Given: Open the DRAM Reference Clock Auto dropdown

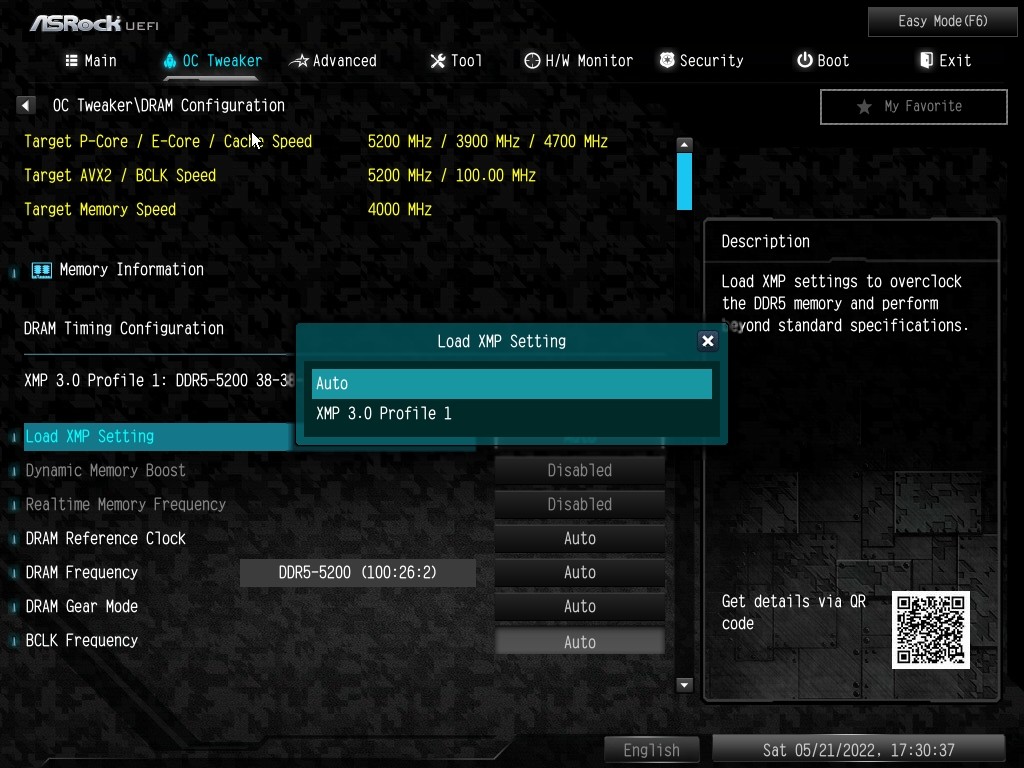Looking at the screenshot, I should click(580, 538).
